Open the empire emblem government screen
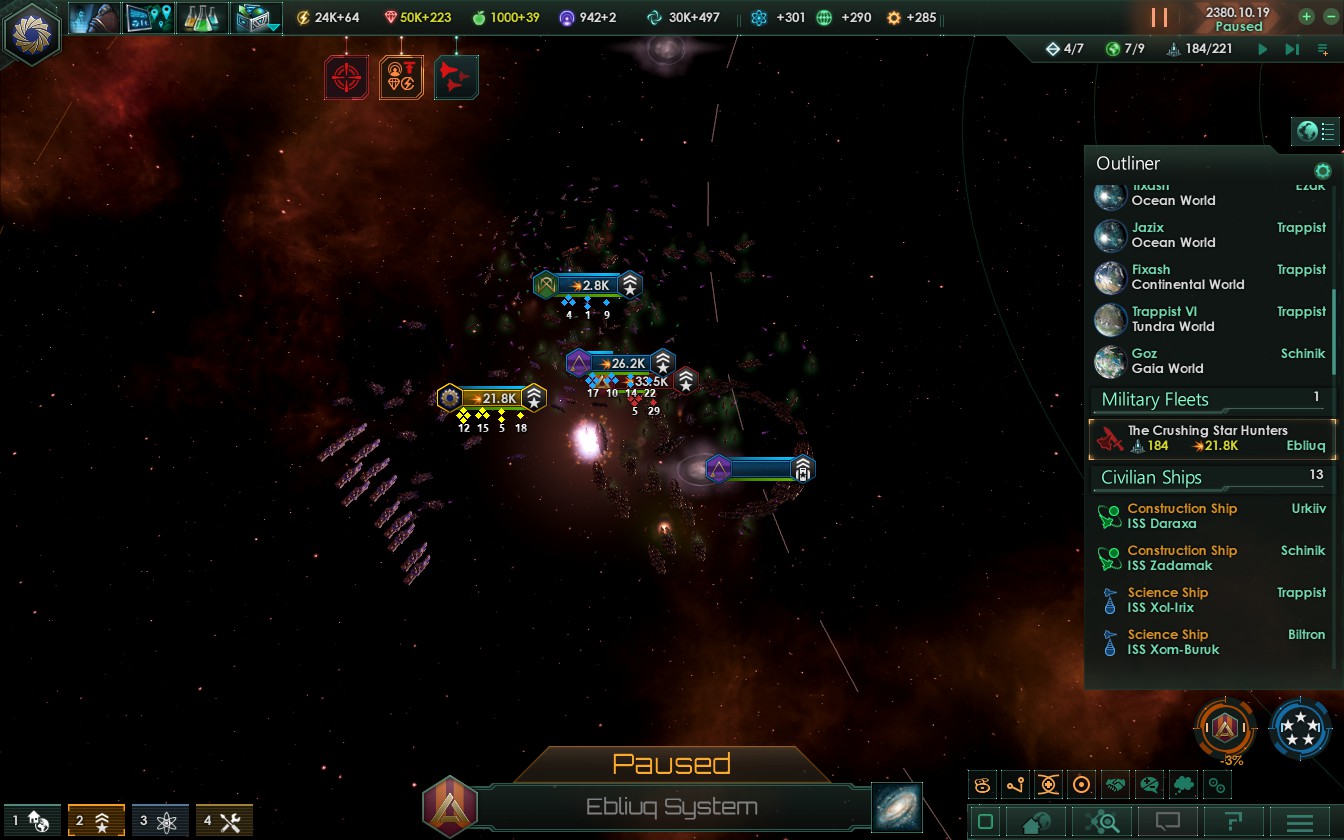1344x840 pixels. point(33,33)
